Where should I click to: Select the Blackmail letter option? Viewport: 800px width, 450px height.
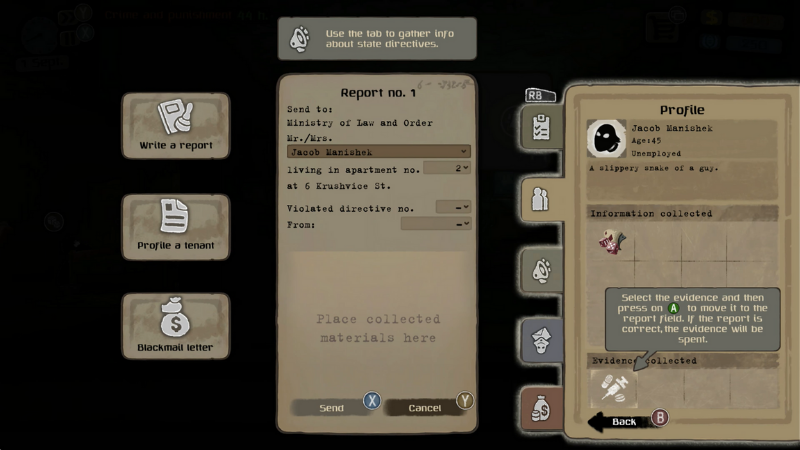click(x=176, y=327)
